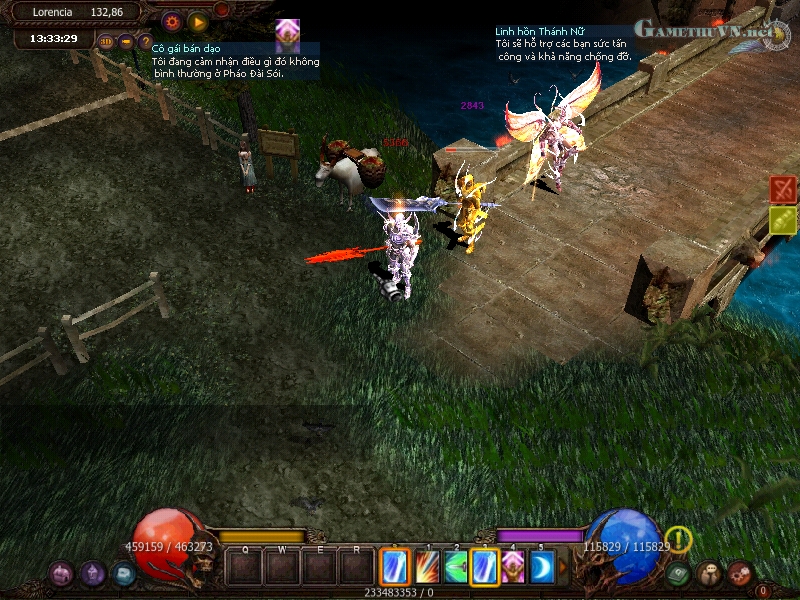Activate the fiery slash skill
This screenshot has width=800, height=600.
[427, 567]
